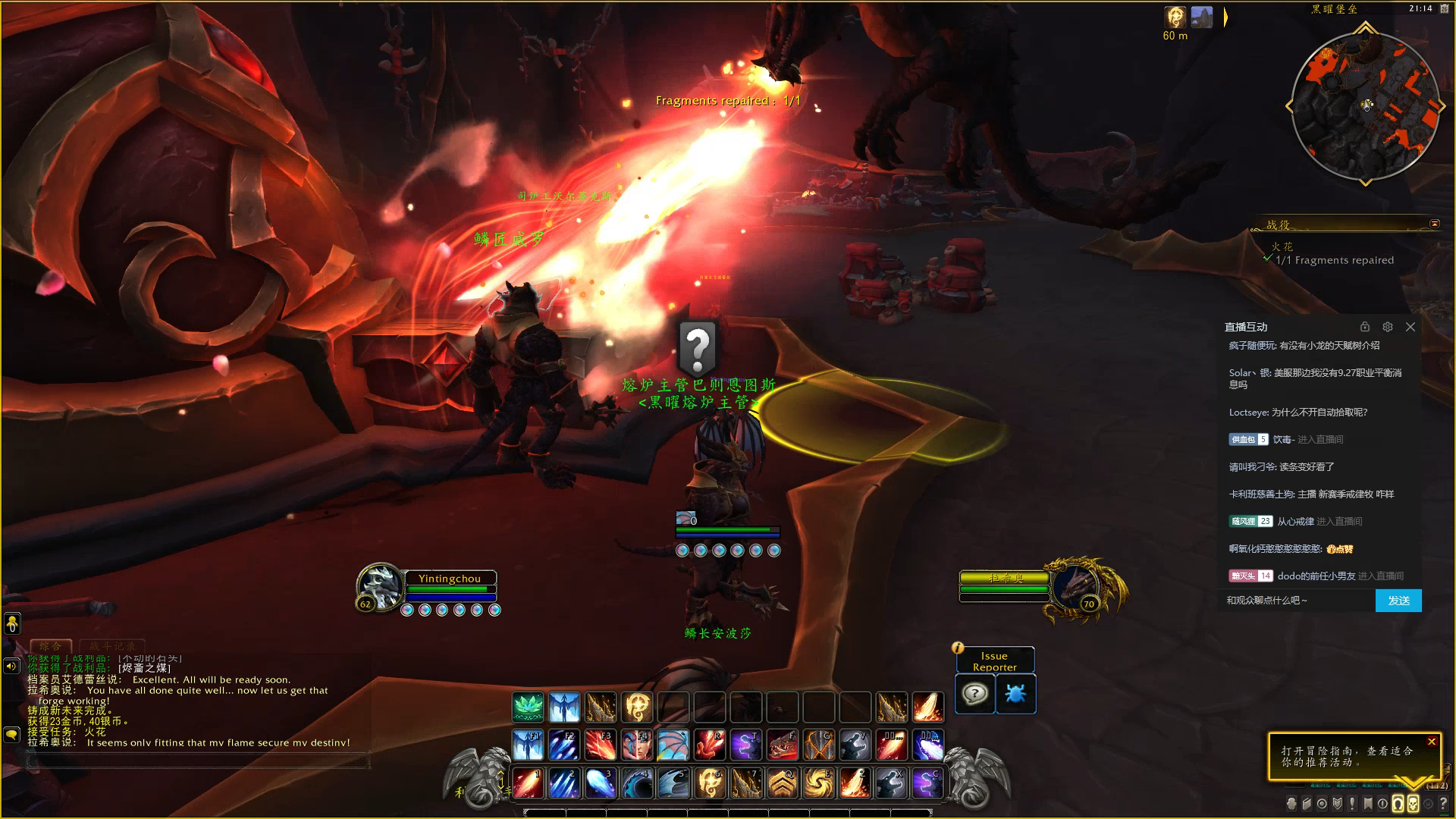Trigger the golden chevron ability on Q
The height and width of the screenshot is (819, 1456).
[783, 783]
